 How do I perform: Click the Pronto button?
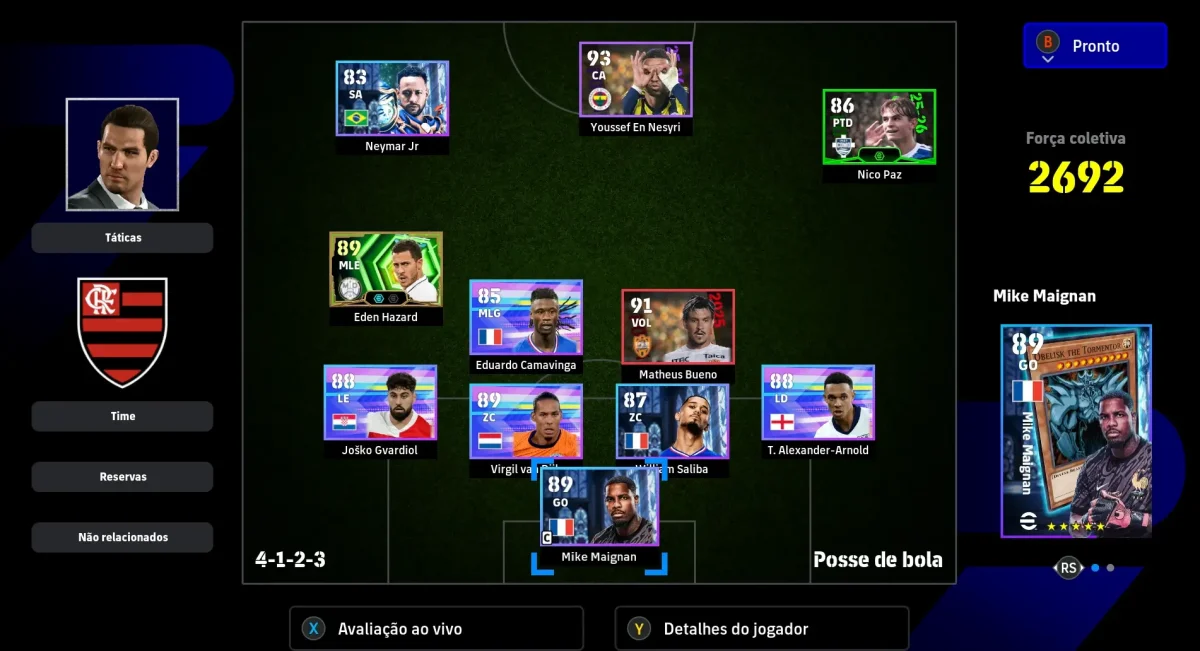[x=1095, y=46]
